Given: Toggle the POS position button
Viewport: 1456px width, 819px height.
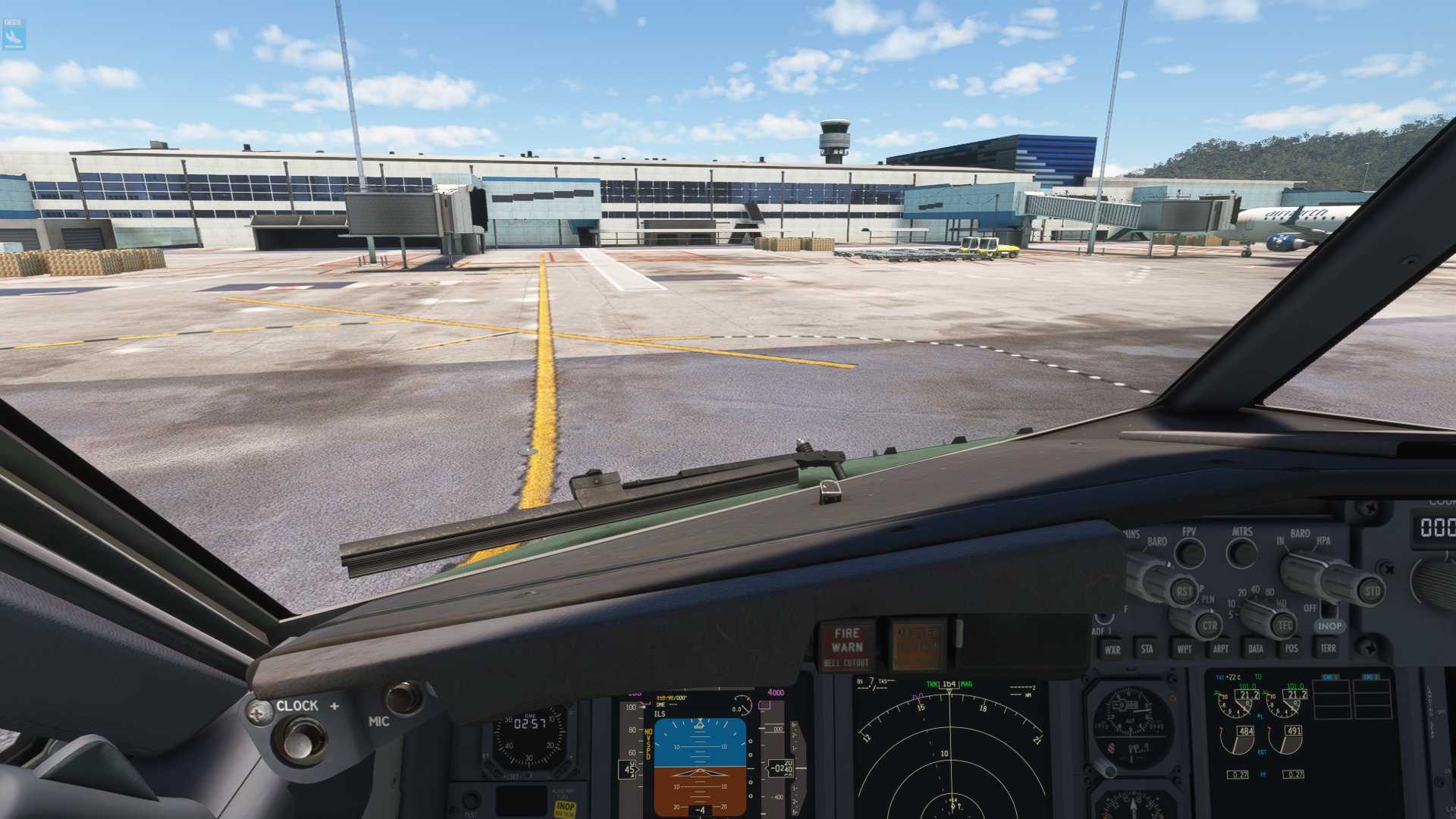Looking at the screenshot, I should click(1291, 648).
